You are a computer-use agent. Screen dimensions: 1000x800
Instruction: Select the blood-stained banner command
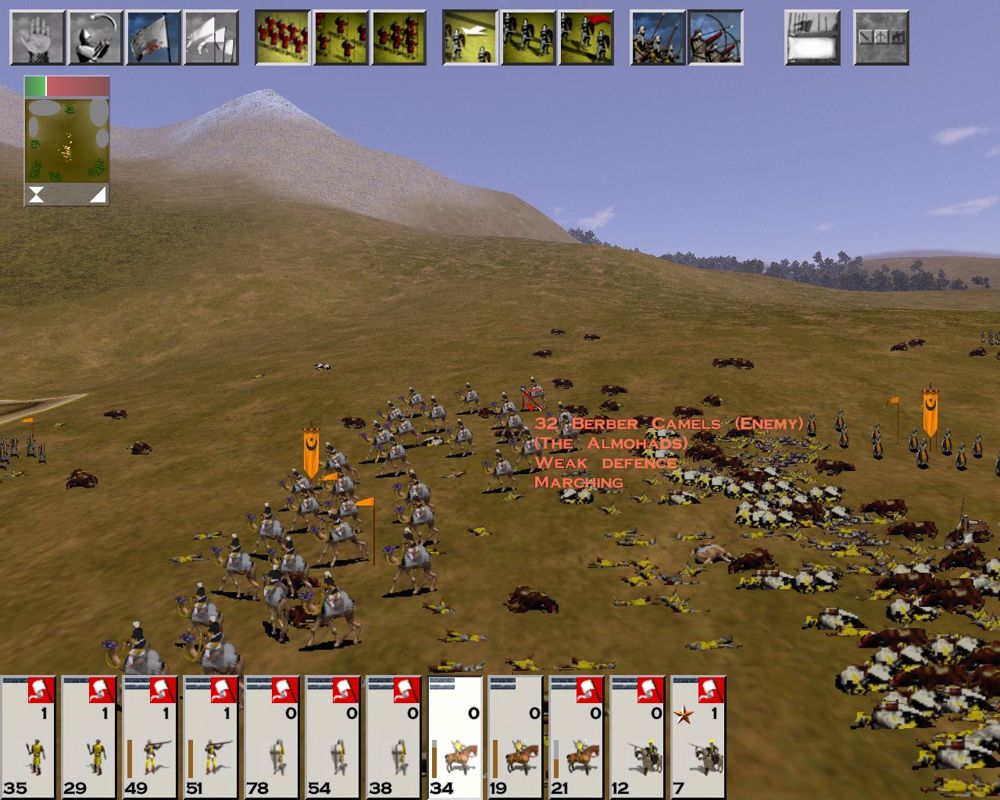point(153,37)
